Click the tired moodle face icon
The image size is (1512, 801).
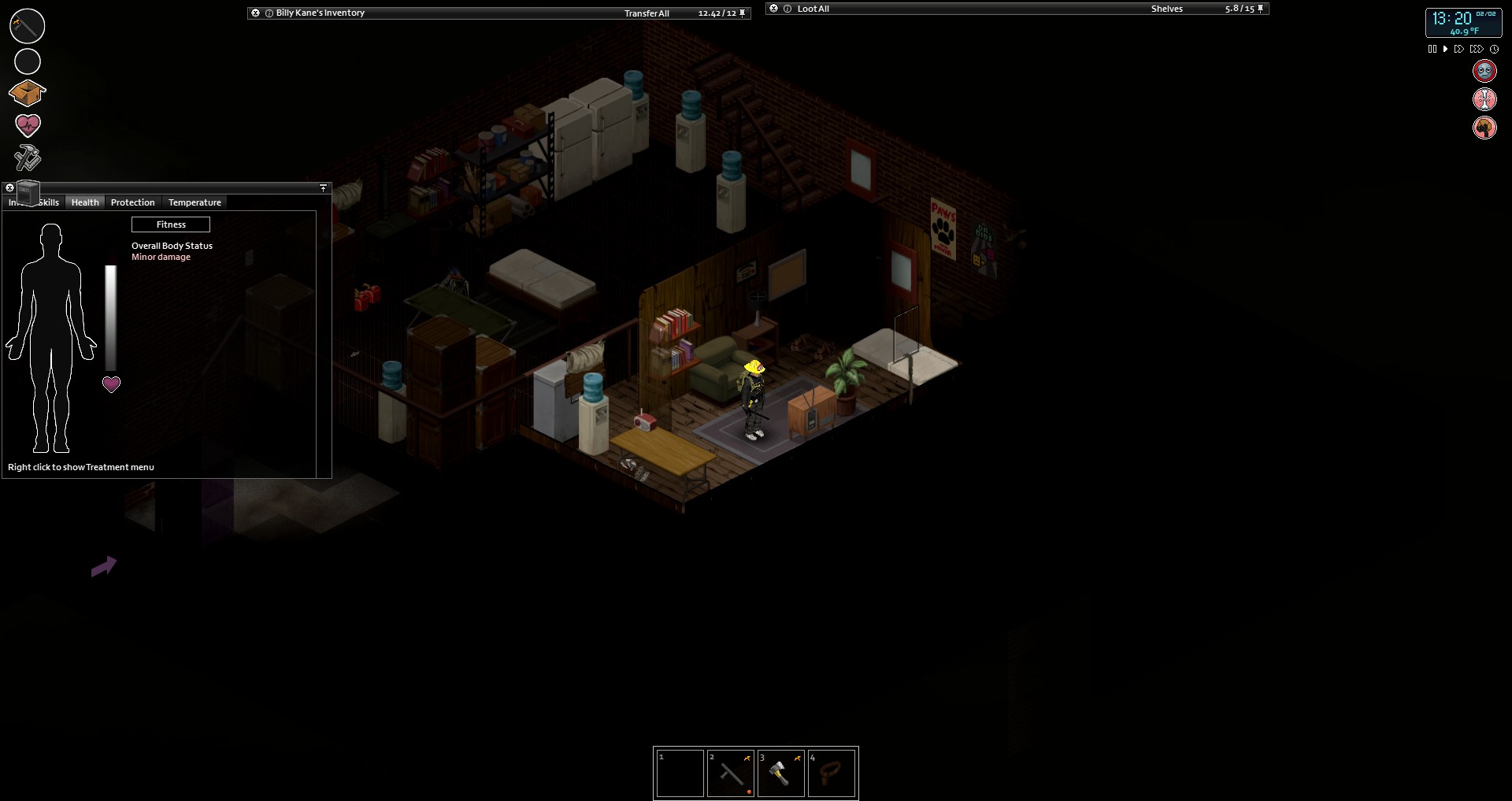(x=1485, y=70)
